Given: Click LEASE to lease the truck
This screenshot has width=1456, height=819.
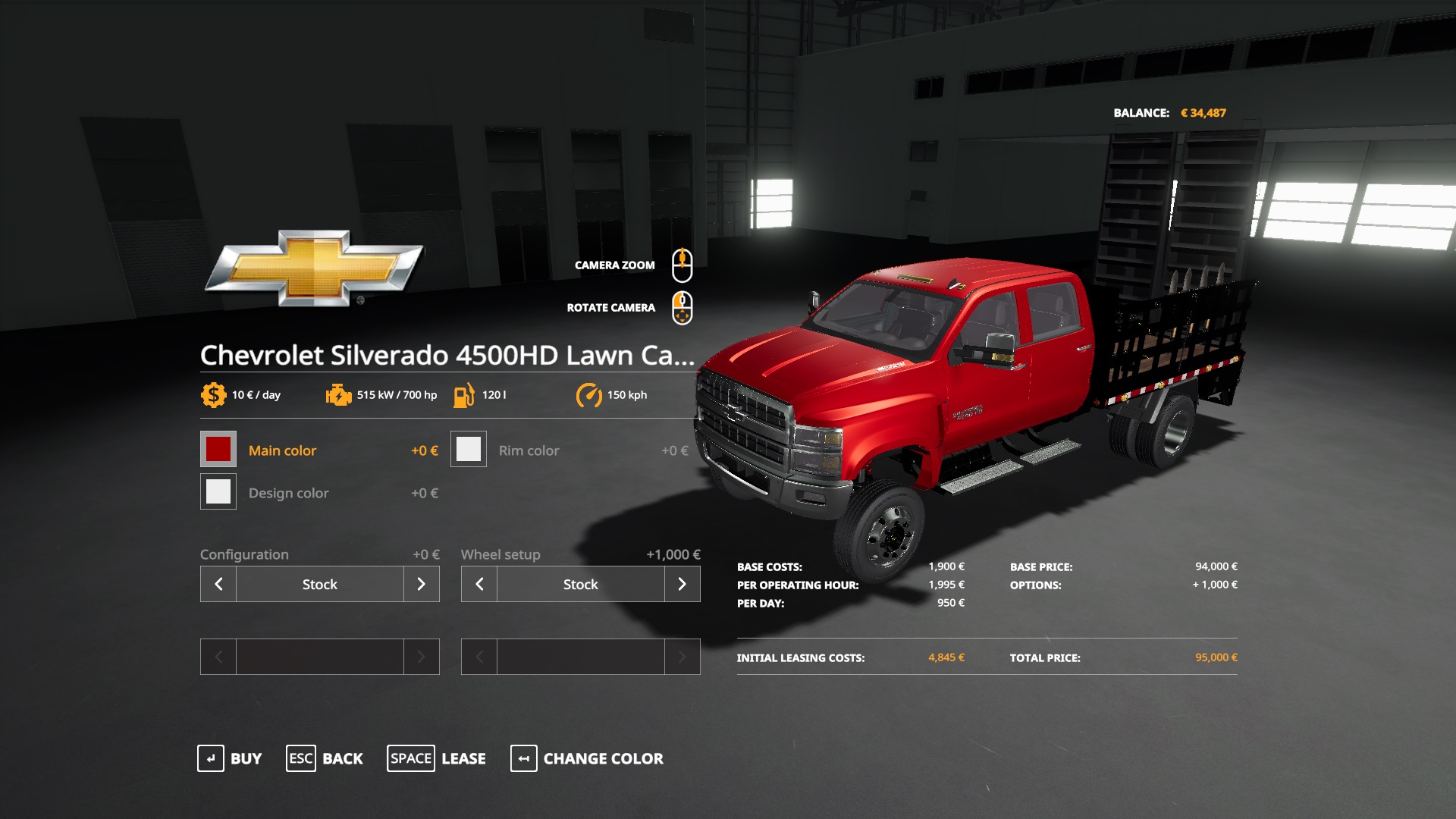Looking at the screenshot, I should pos(463,758).
